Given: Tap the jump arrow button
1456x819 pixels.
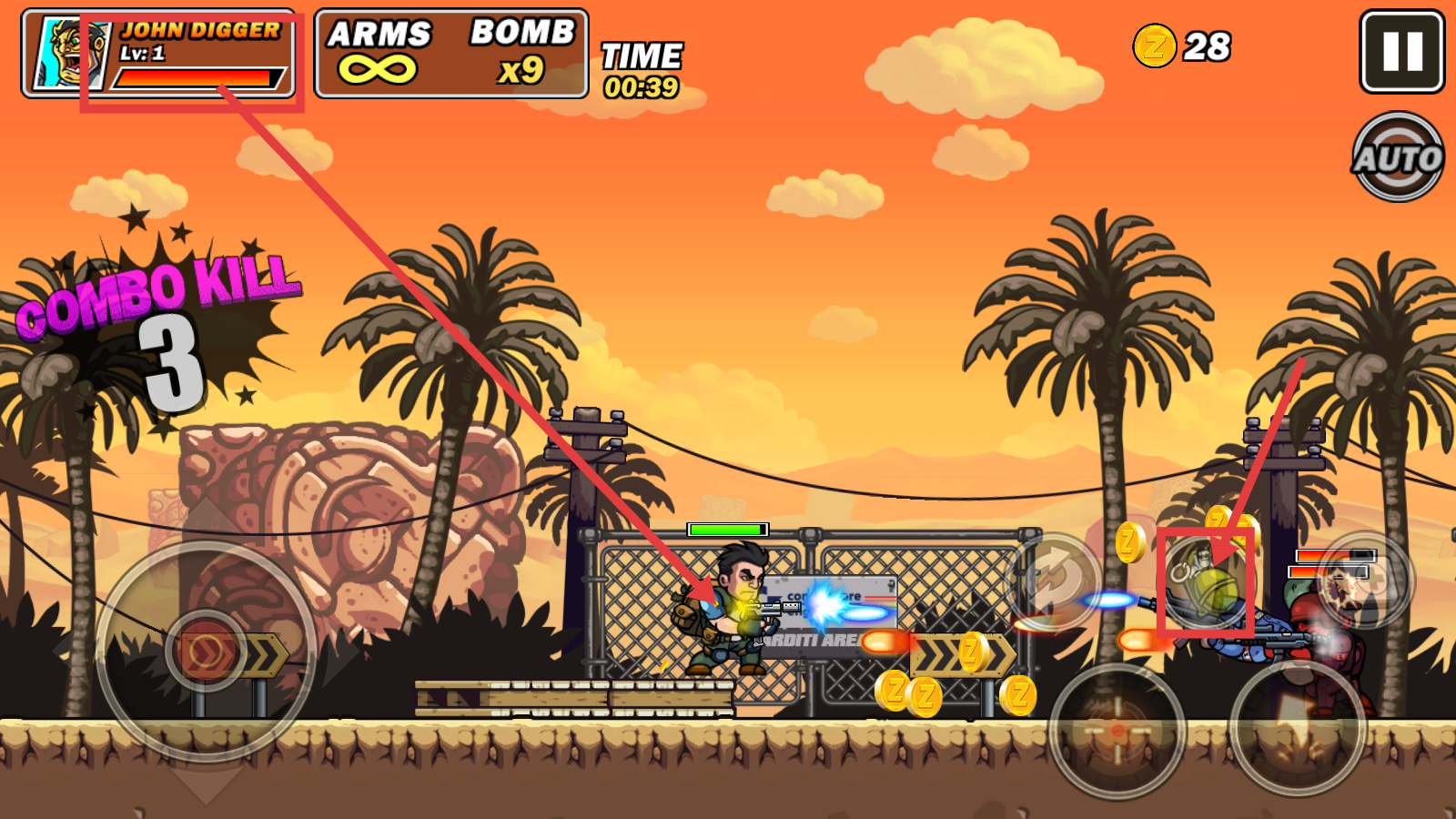Looking at the screenshot, I should pyautogui.click(x=1299, y=726).
